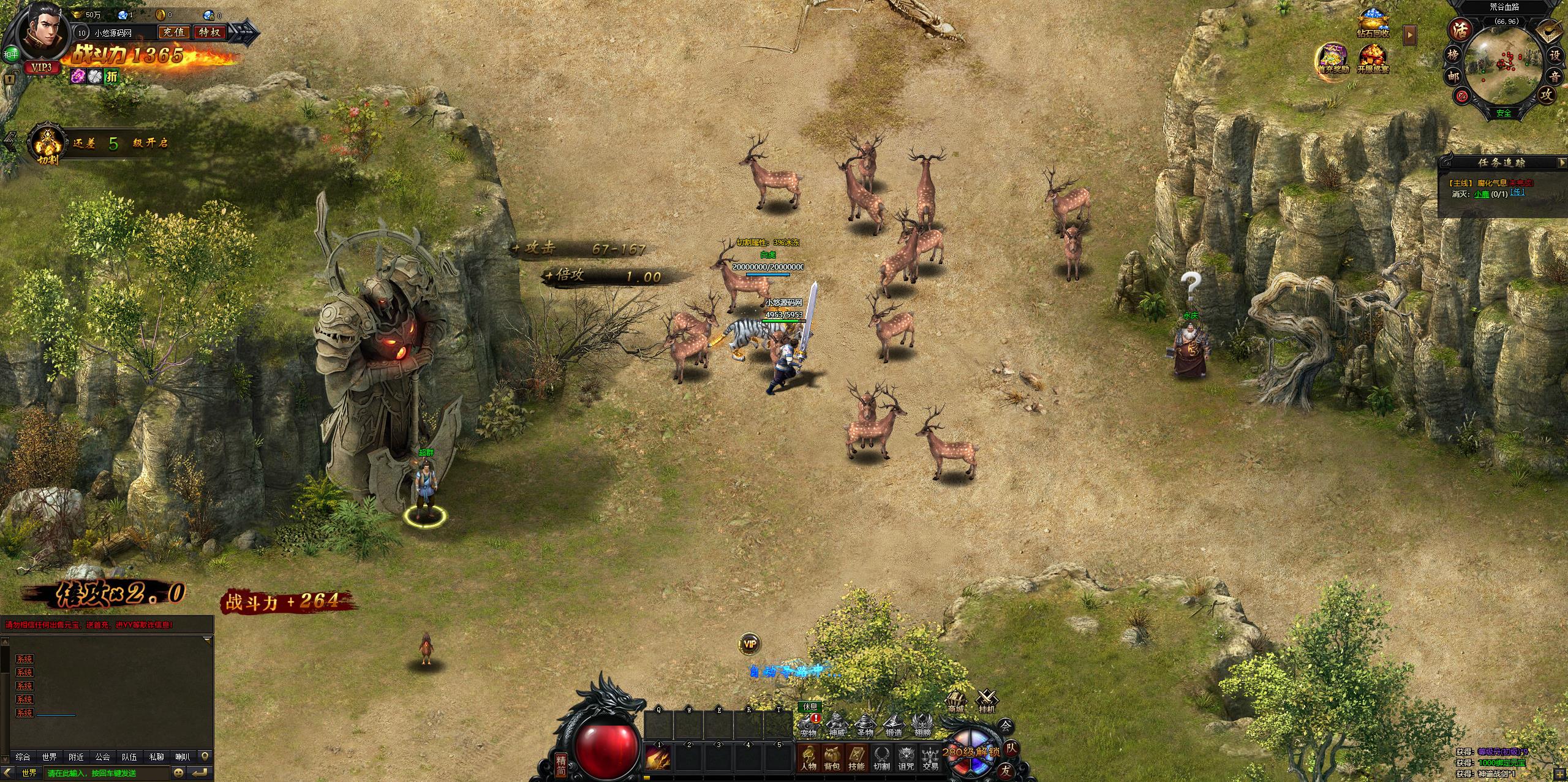Screen dimensions: 1568x782
Task: Activate the flame slash skill in slot 1
Action: (658, 758)
